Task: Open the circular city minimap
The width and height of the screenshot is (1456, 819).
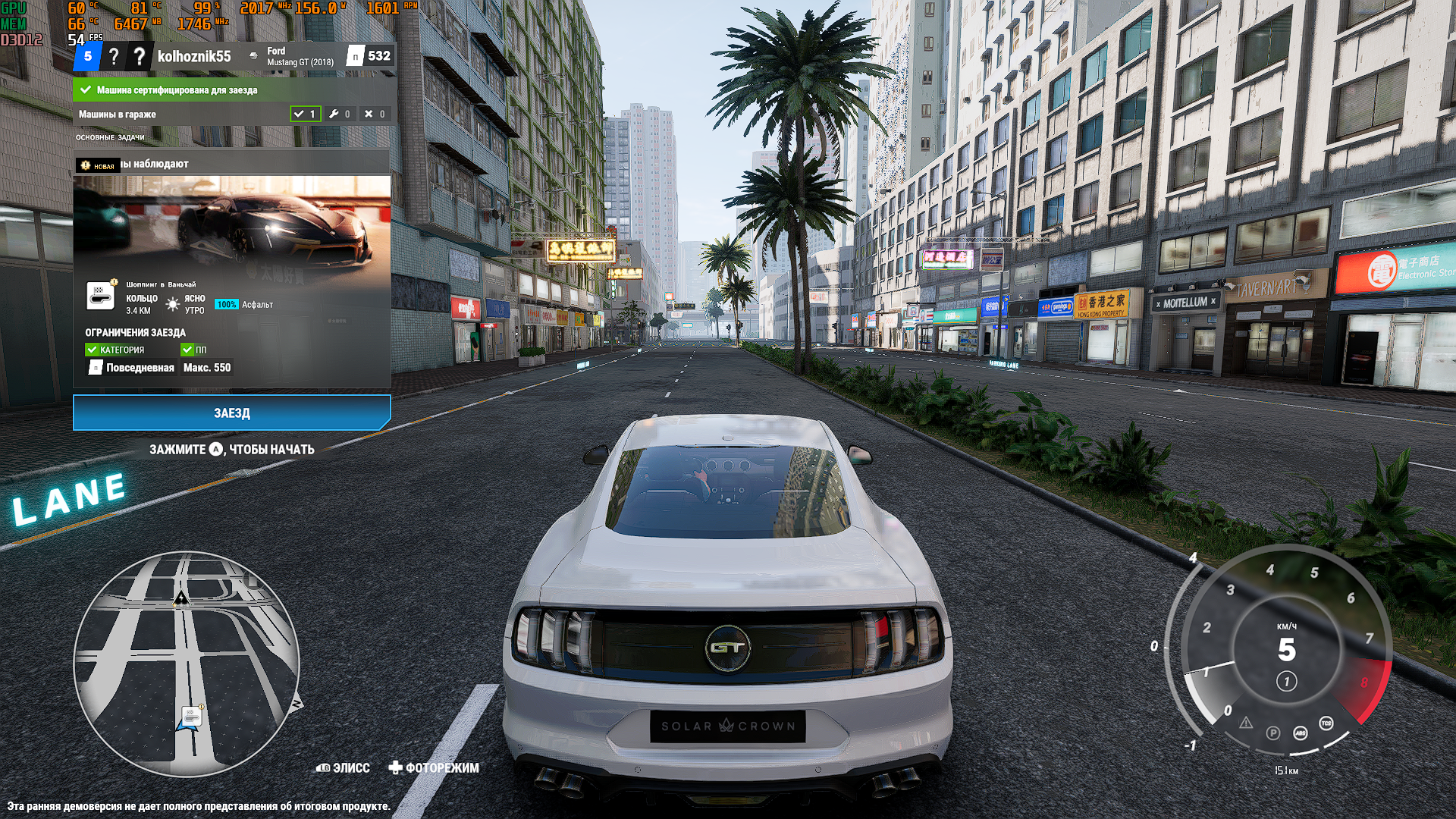Action: tap(187, 664)
